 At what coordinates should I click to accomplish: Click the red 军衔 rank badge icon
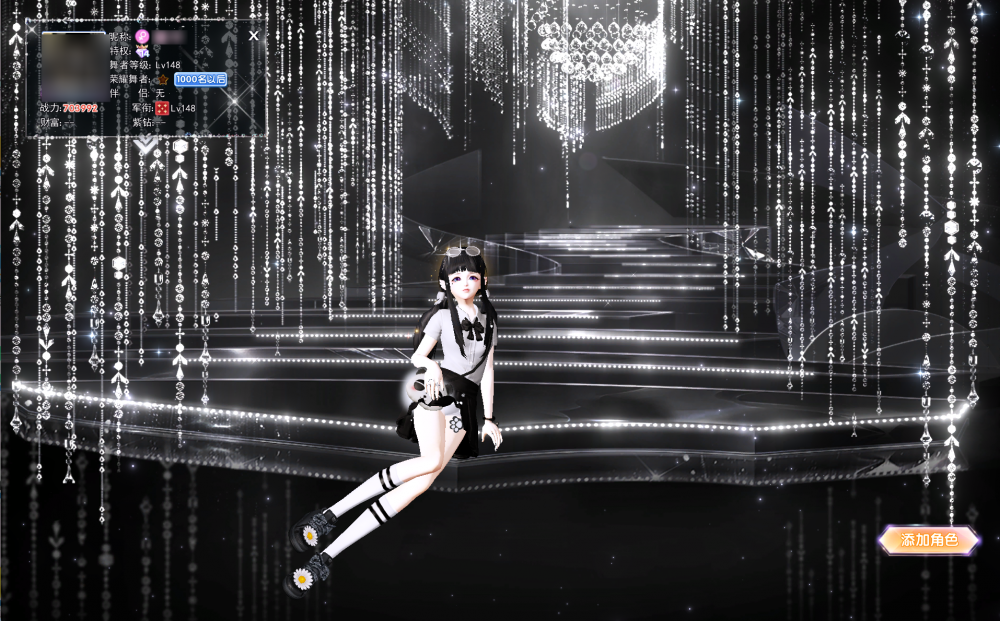[161, 107]
